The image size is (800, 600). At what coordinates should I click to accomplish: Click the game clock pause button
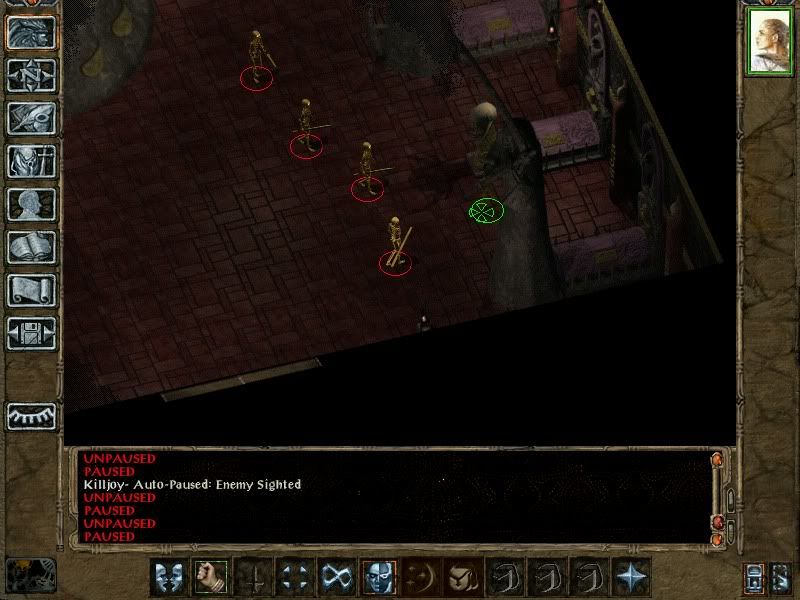click(x=30, y=574)
